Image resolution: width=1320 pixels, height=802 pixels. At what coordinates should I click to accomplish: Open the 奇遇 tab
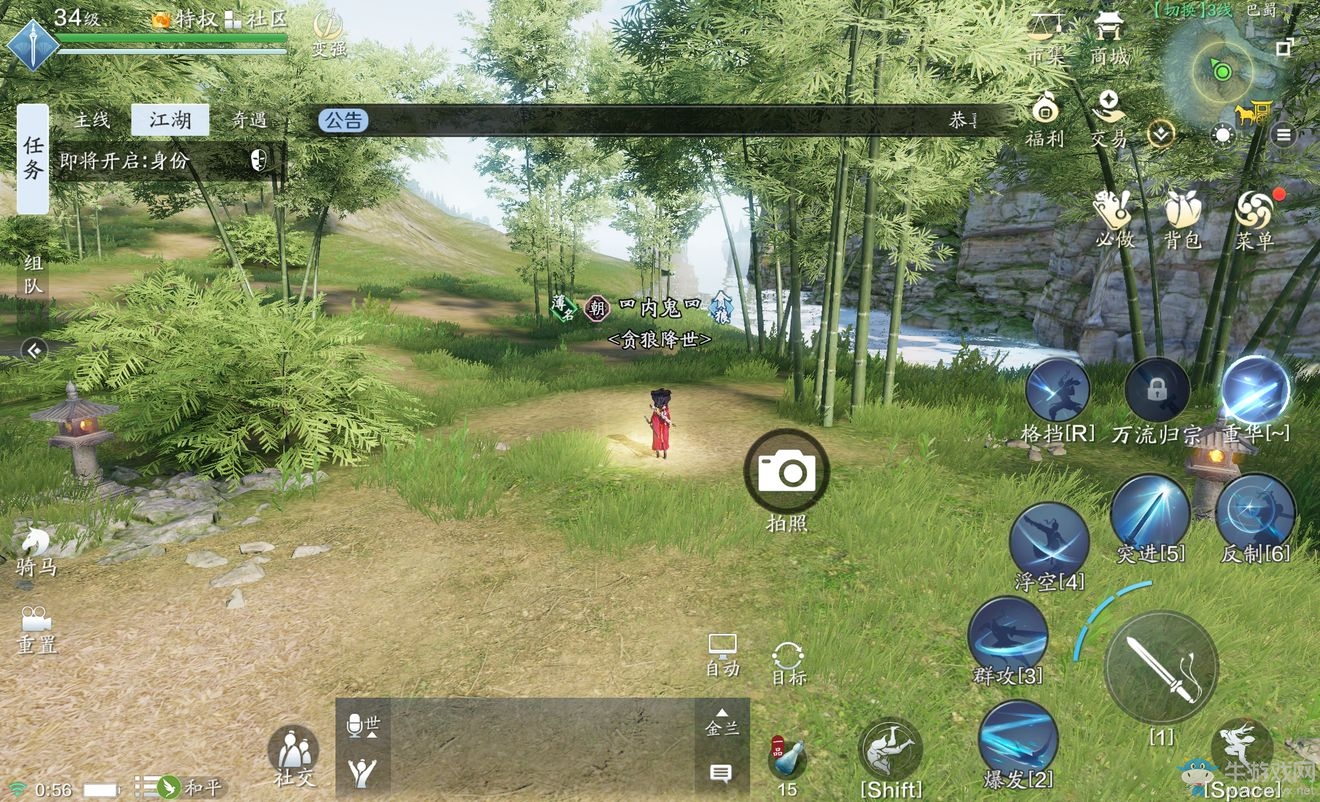click(x=249, y=120)
